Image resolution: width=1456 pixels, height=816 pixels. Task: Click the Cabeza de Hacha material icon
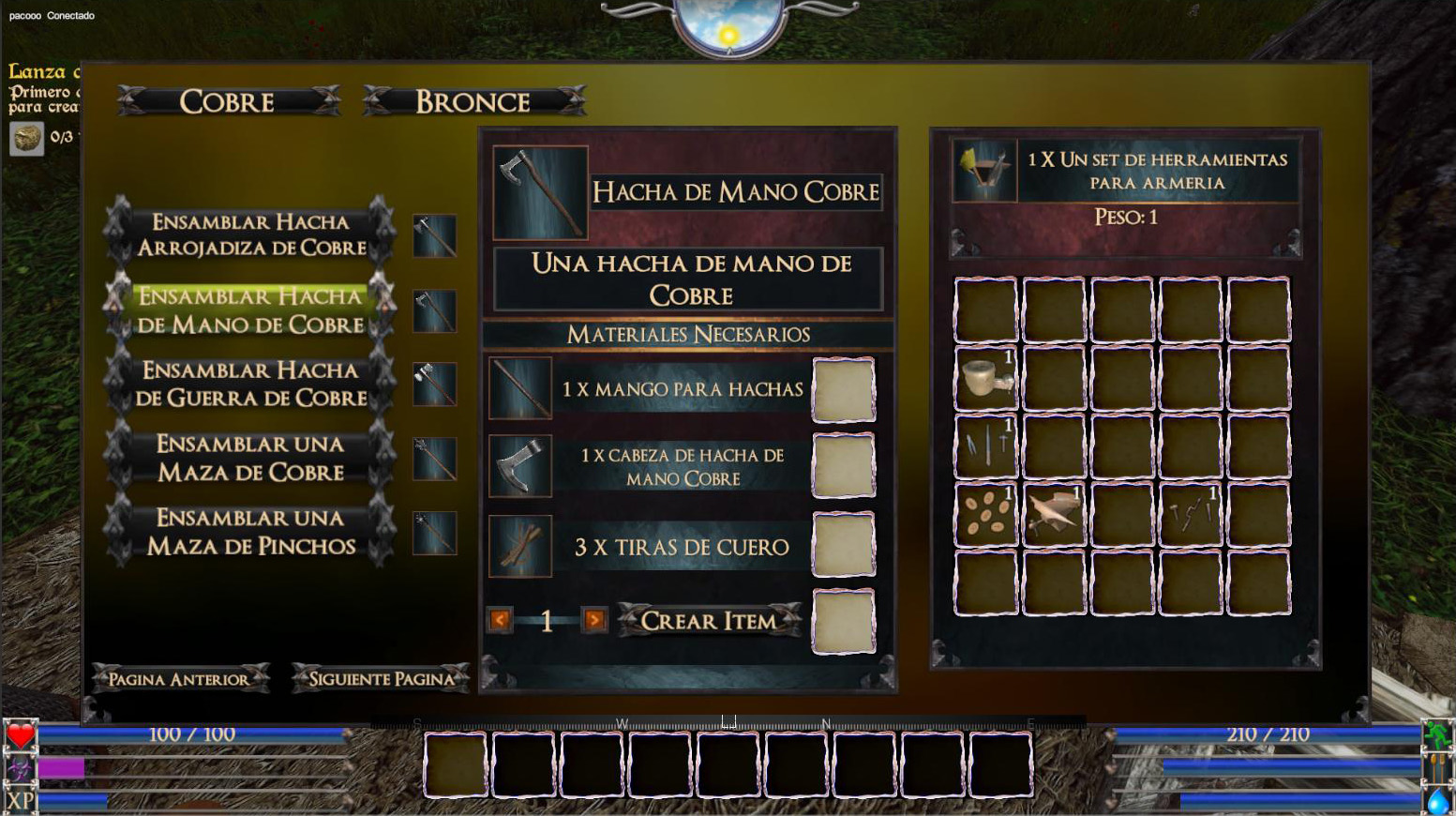point(520,466)
